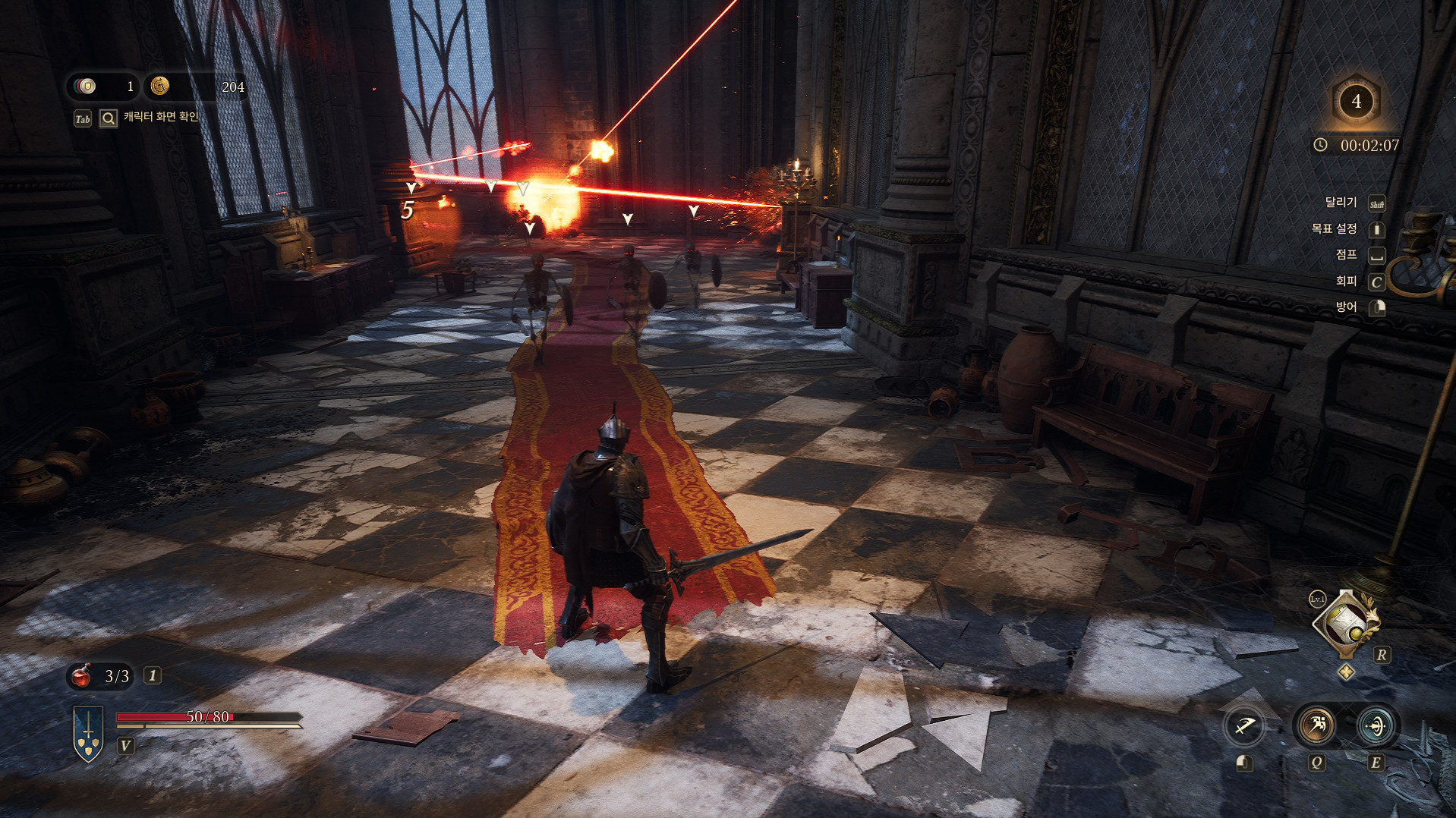Image resolution: width=1456 pixels, height=818 pixels.
Task: Activate the Lv.1 scroll ultimate ability
Action: coord(1346,624)
